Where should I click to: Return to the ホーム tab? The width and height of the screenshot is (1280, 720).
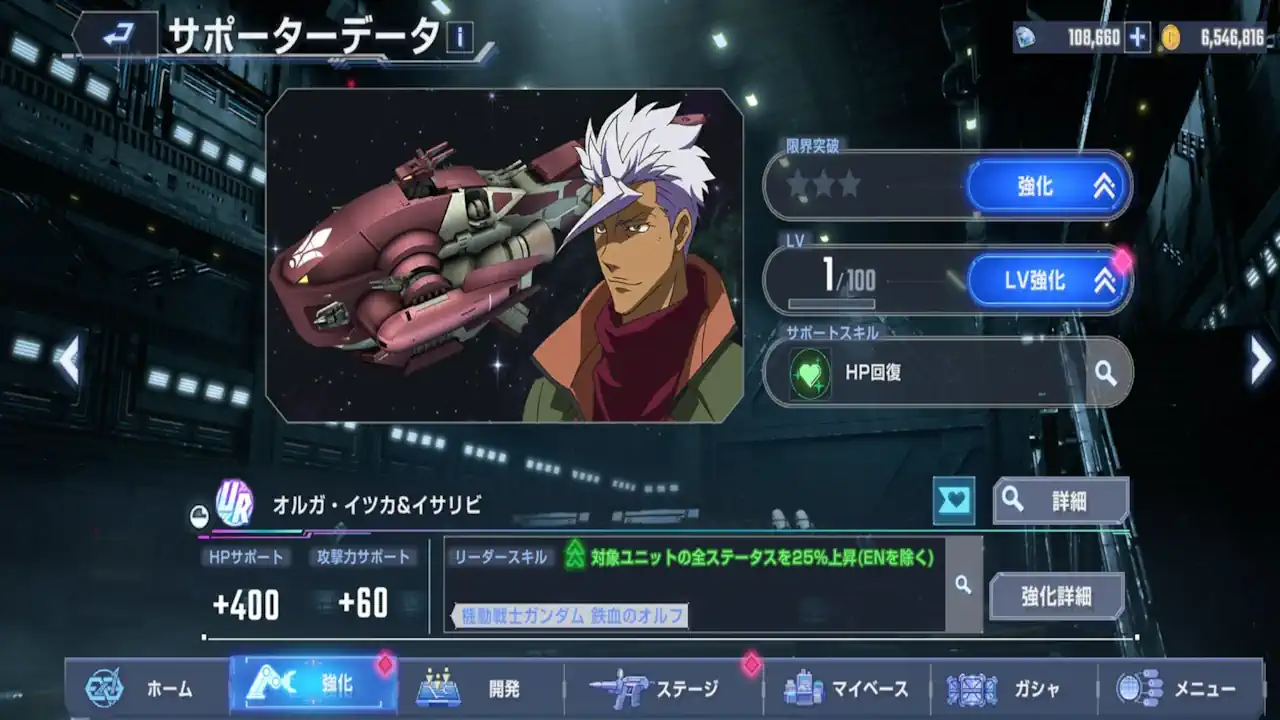pyautogui.click(x=153, y=689)
